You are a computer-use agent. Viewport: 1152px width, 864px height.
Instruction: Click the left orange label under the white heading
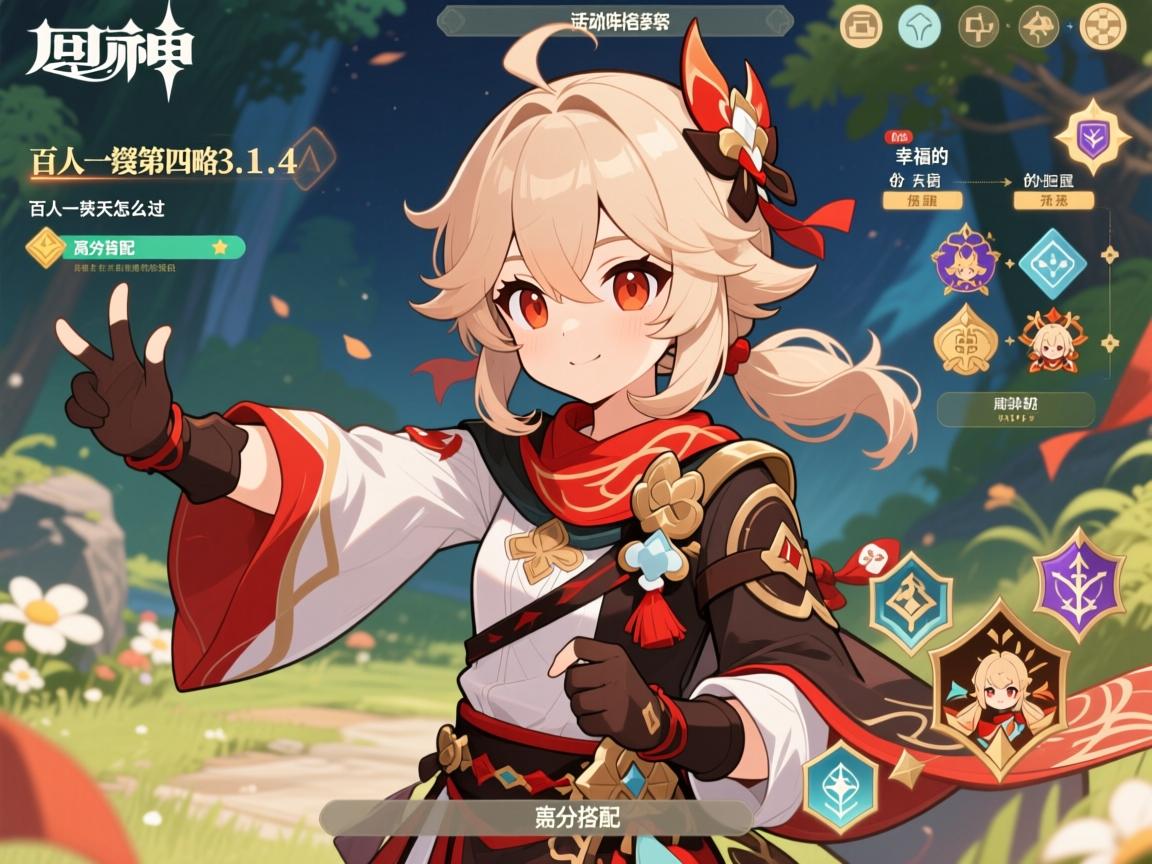coord(915,201)
